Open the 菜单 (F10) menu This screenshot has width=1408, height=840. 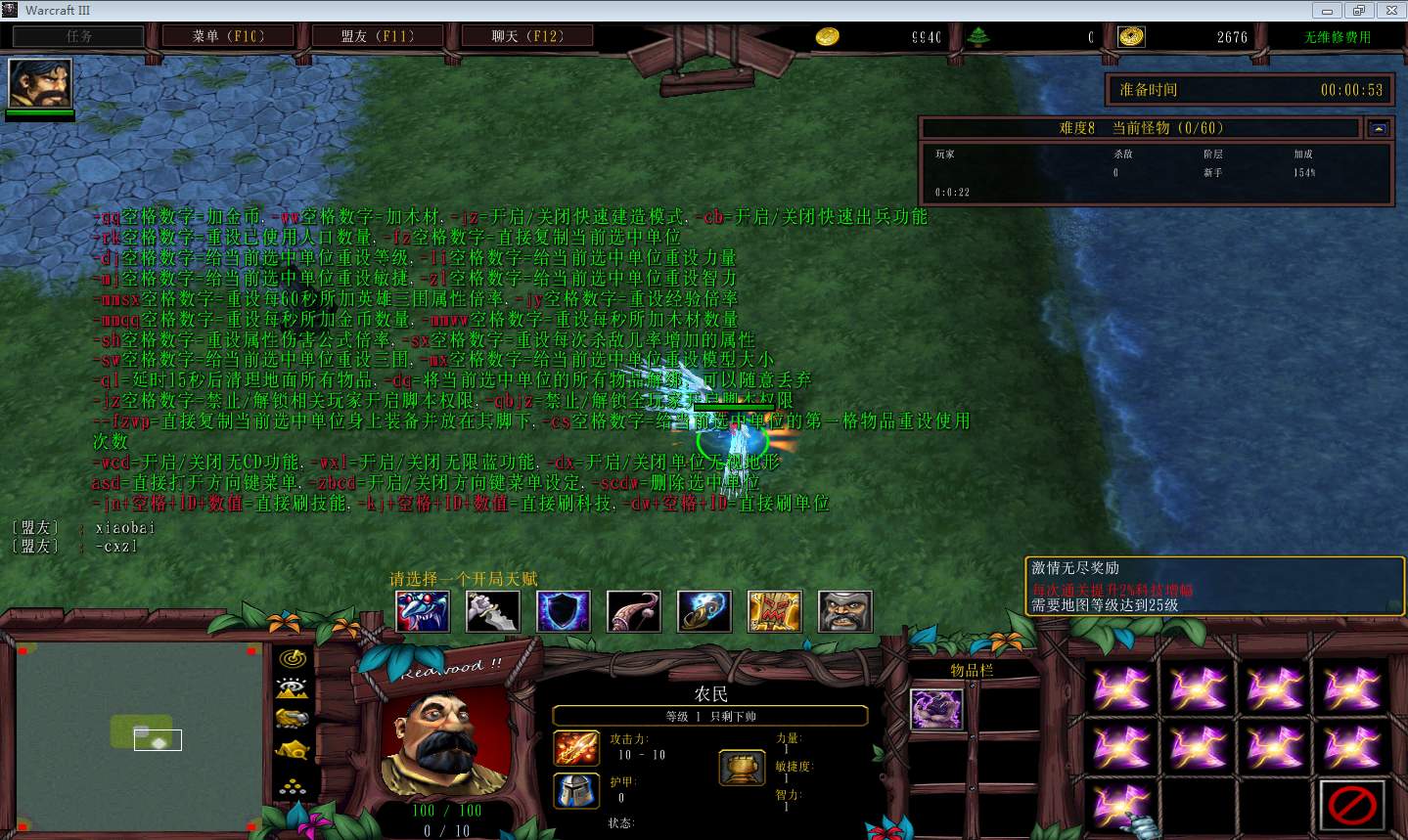pyautogui.click(x=228, y=36)
